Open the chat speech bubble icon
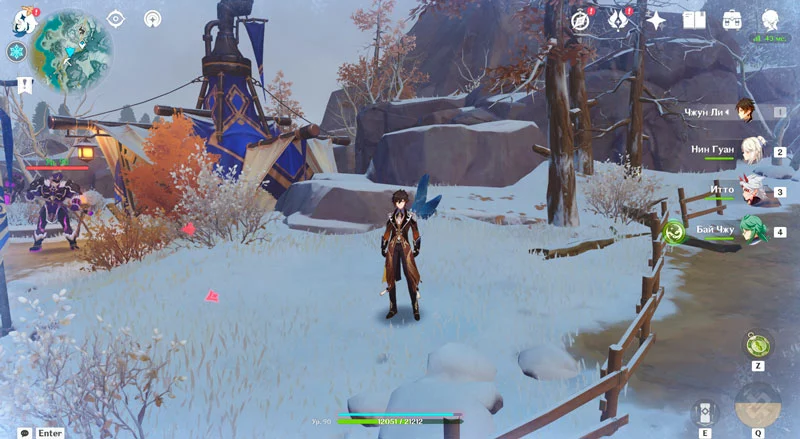This screenshot has width=800, height=439. [24, 433]
